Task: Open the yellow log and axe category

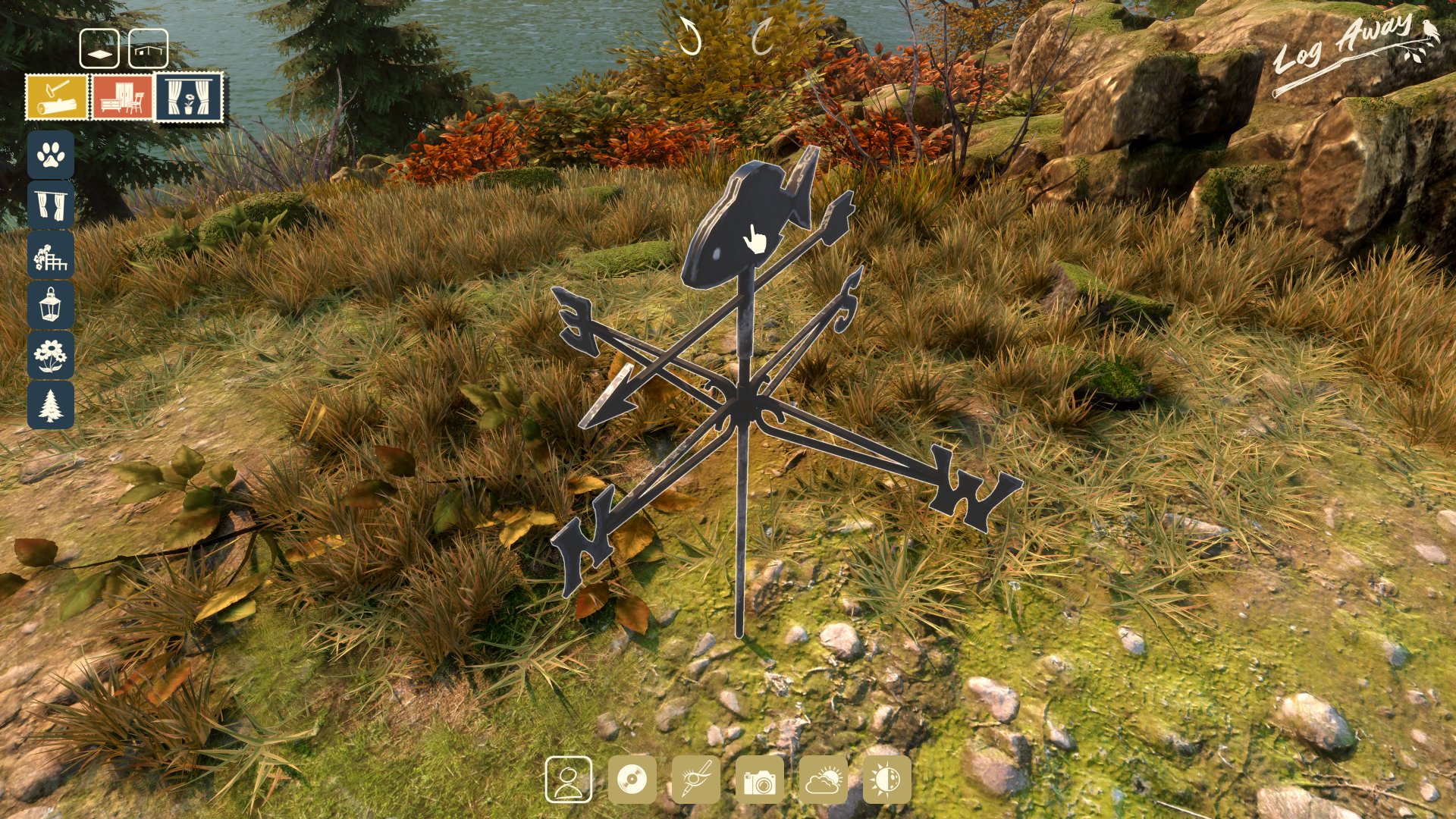Action: [x=57, y=97]
